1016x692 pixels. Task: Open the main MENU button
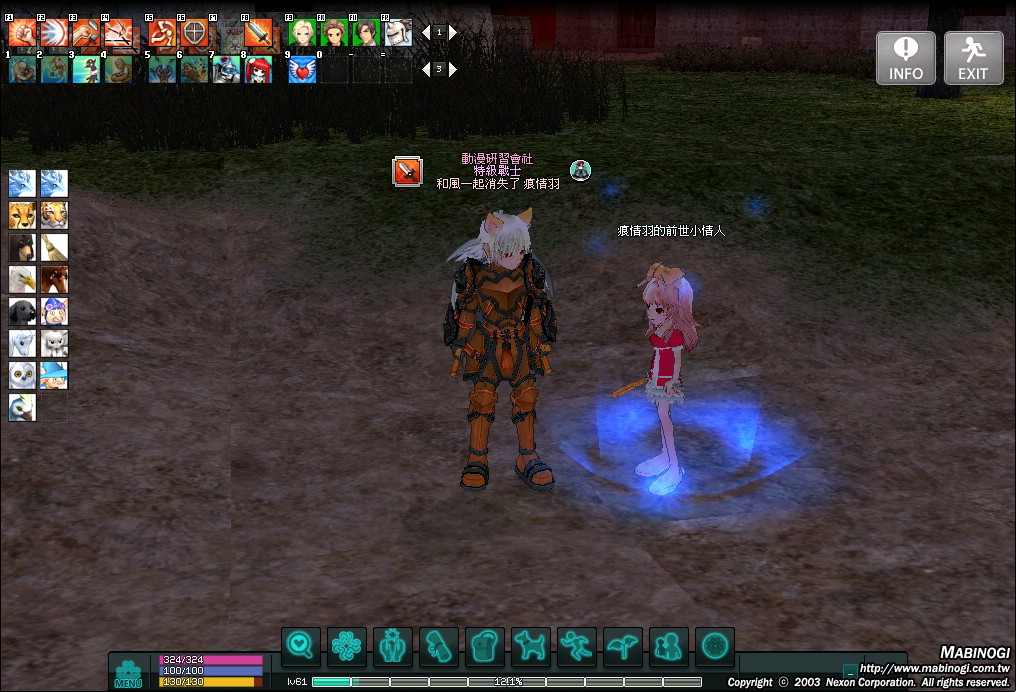(x=128, y=672)
